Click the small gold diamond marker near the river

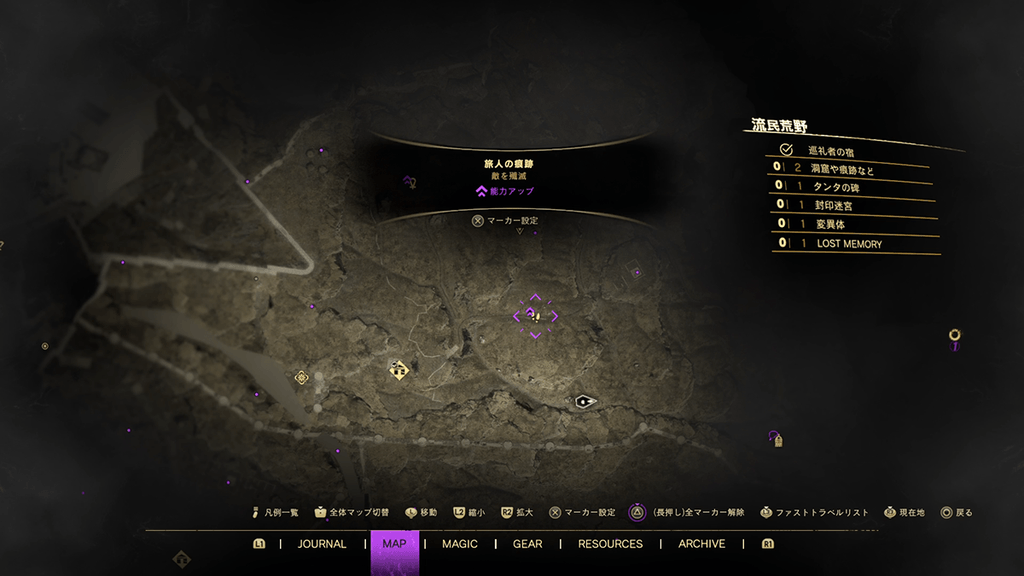[301, 377]
